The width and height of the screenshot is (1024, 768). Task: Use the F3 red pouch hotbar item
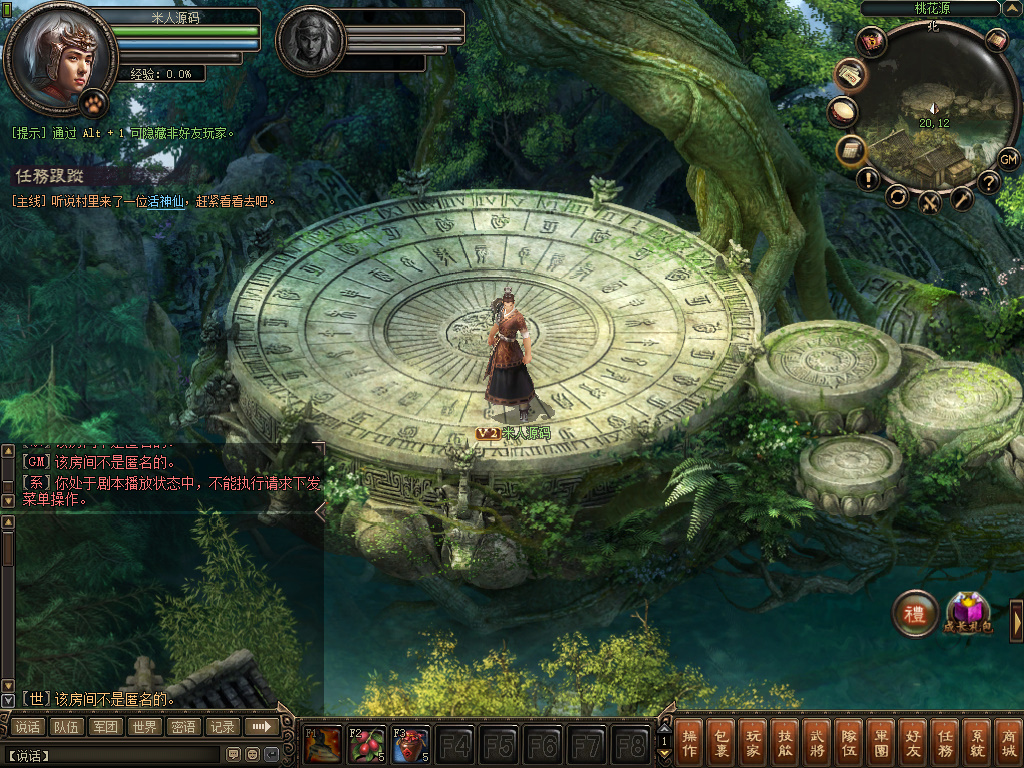[410, 745]
